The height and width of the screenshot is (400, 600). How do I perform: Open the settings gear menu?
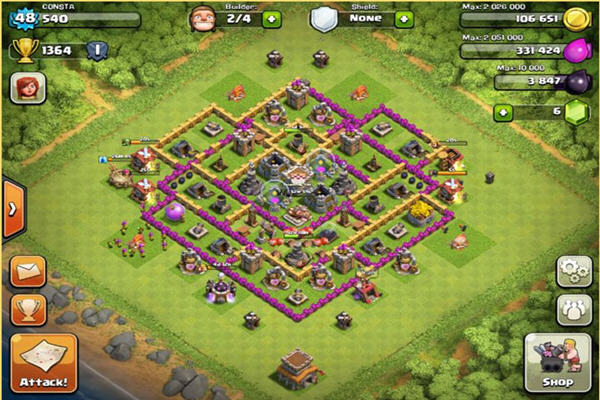pyautogui.click(x=574, y=272)
